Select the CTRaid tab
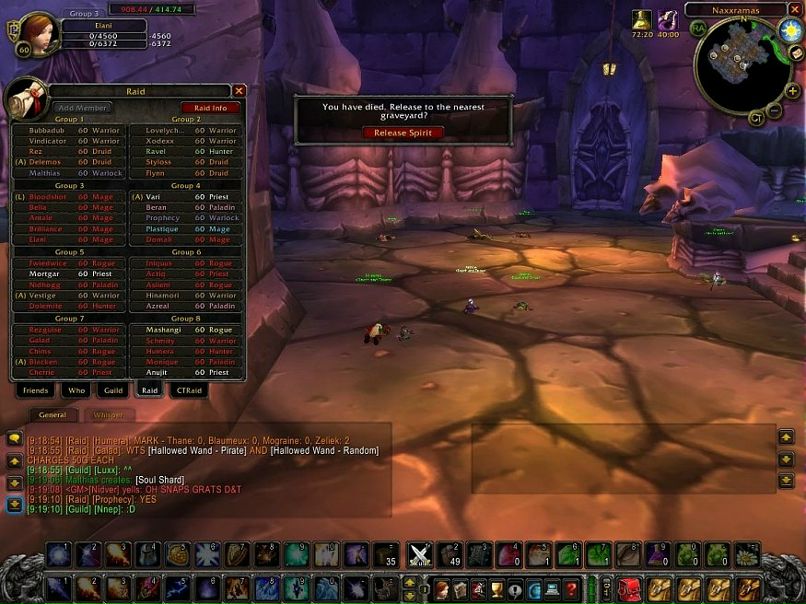The image size is (806, 604). (x=183, y=390)
